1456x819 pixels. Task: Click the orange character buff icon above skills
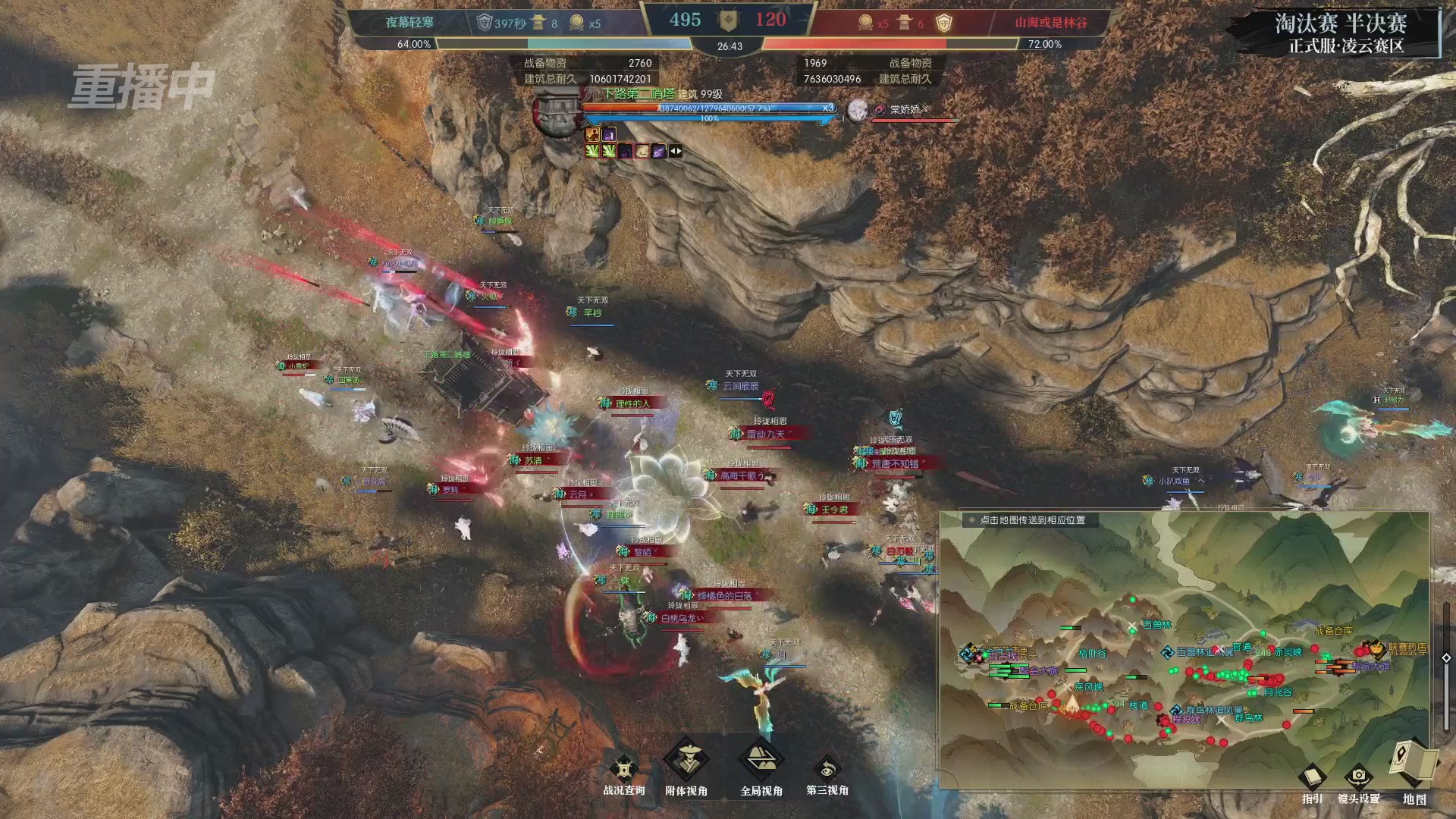tap(592, 133)
